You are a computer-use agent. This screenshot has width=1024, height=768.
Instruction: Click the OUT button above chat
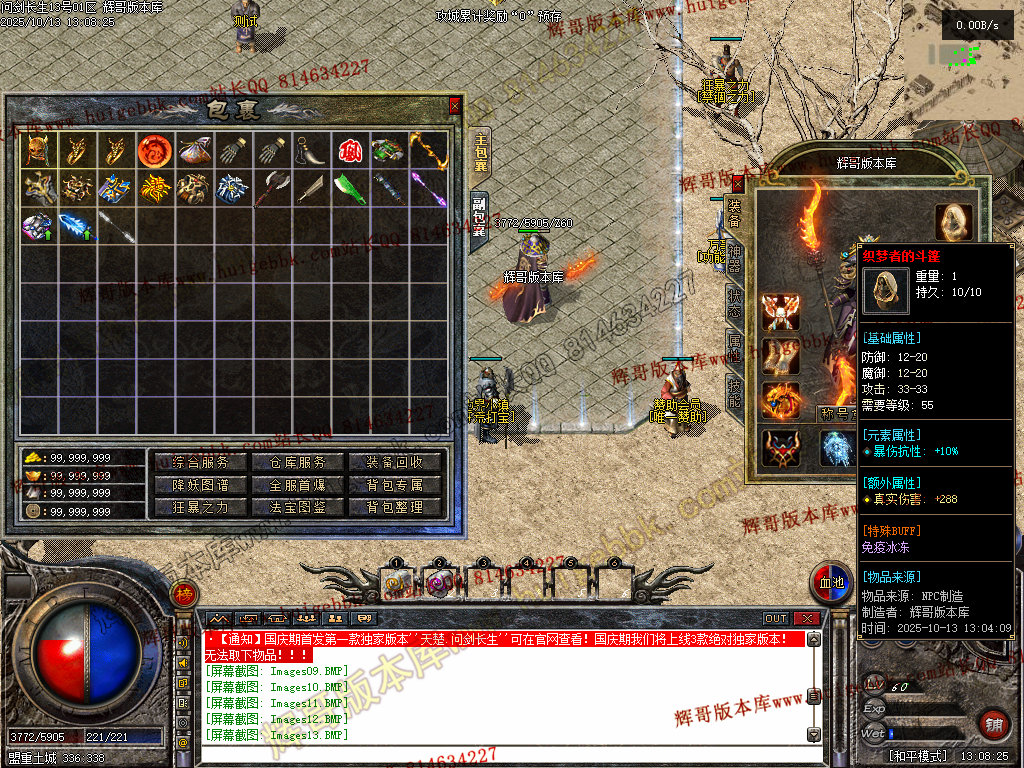click(x=776, y=619)
